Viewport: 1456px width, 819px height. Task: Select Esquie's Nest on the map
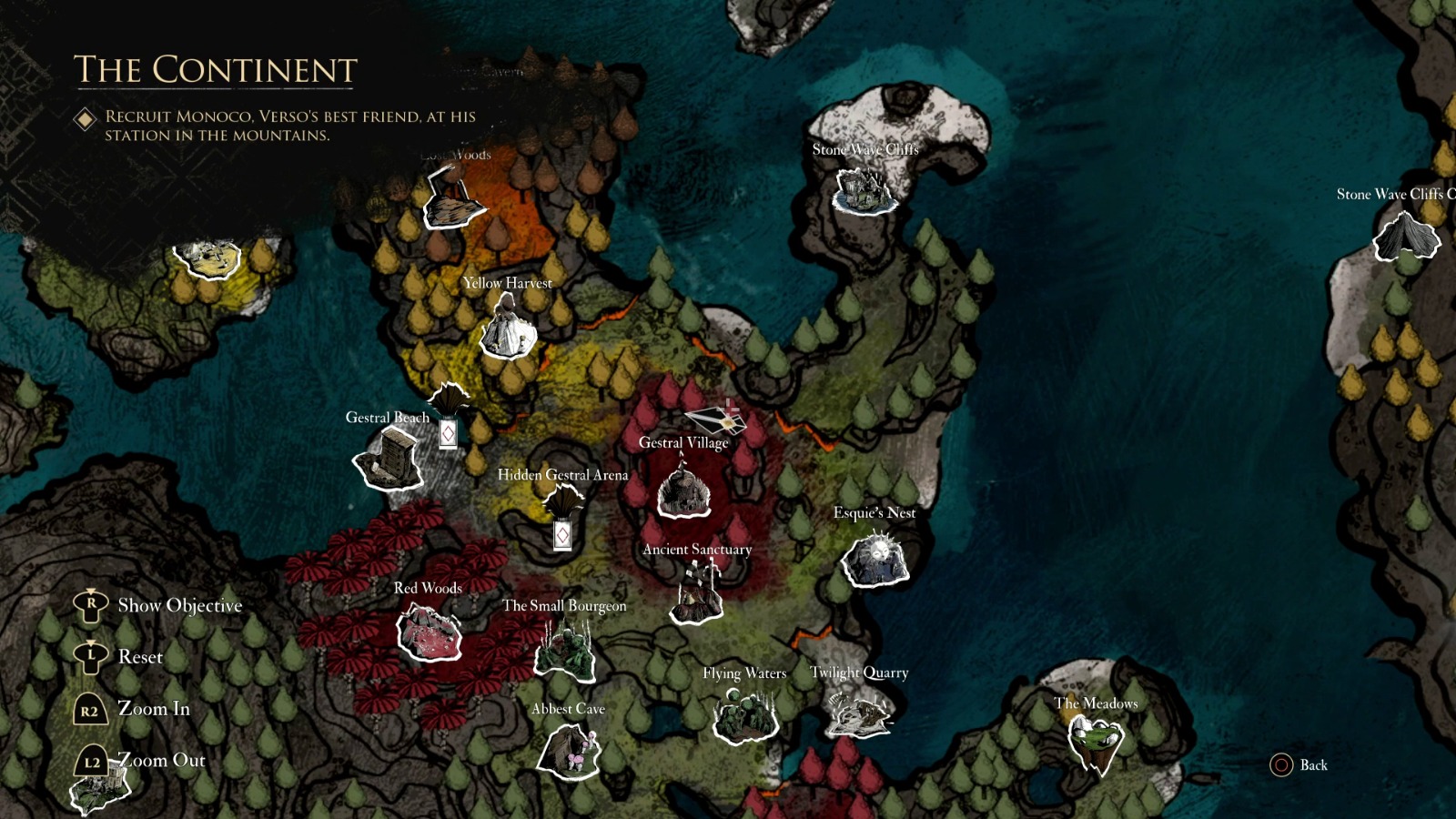[875, 560]
